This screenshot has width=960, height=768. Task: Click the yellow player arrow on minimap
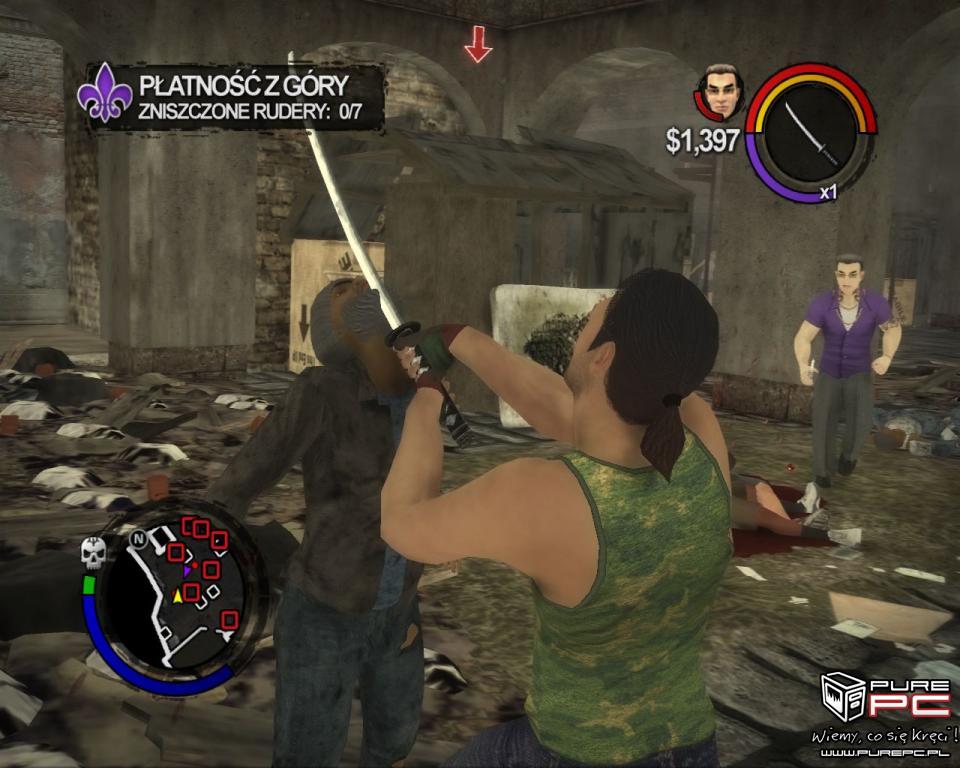point(179,596)
